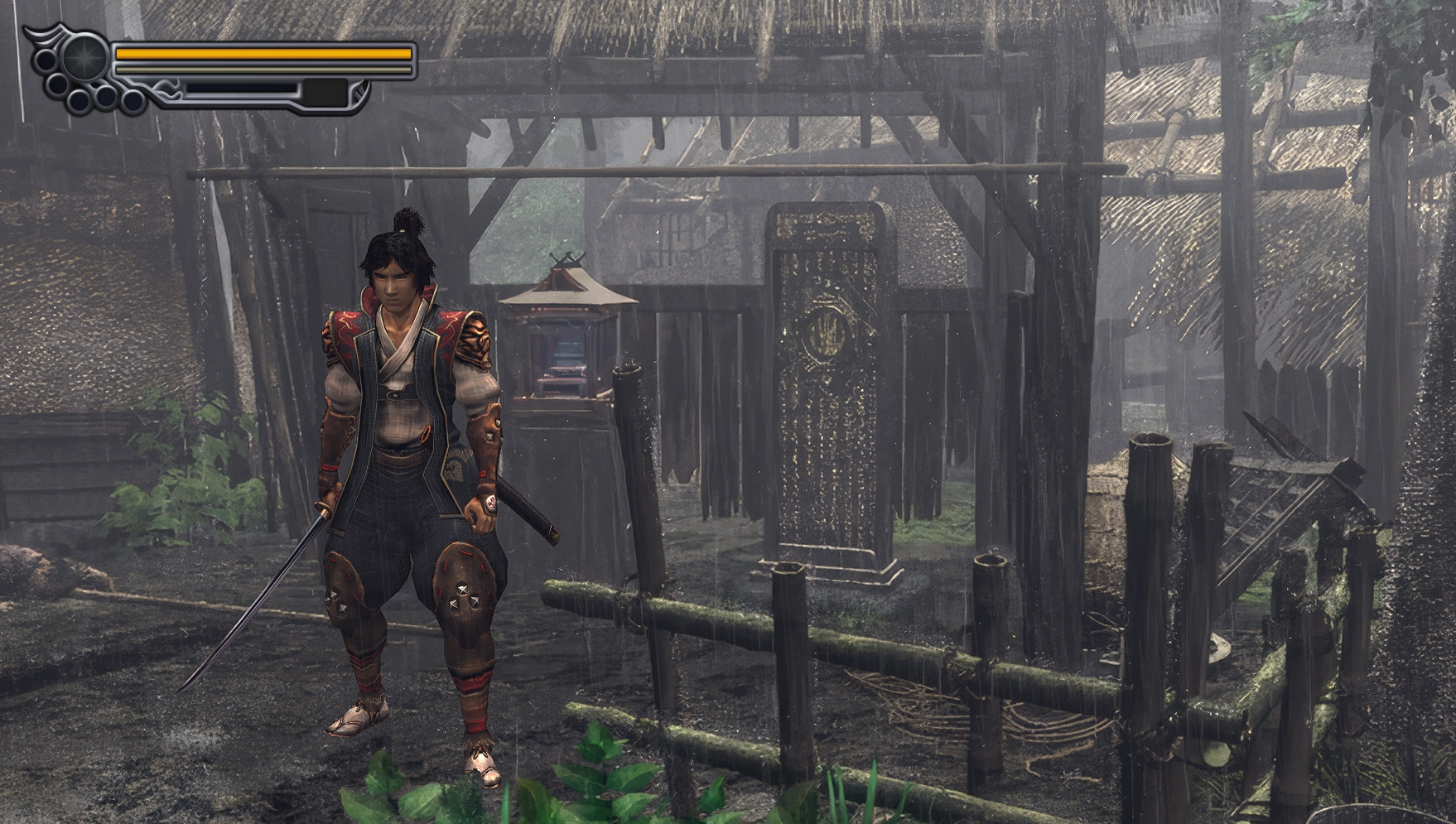Click the large orb emblem beside the health bar

(x=82, y=56)
